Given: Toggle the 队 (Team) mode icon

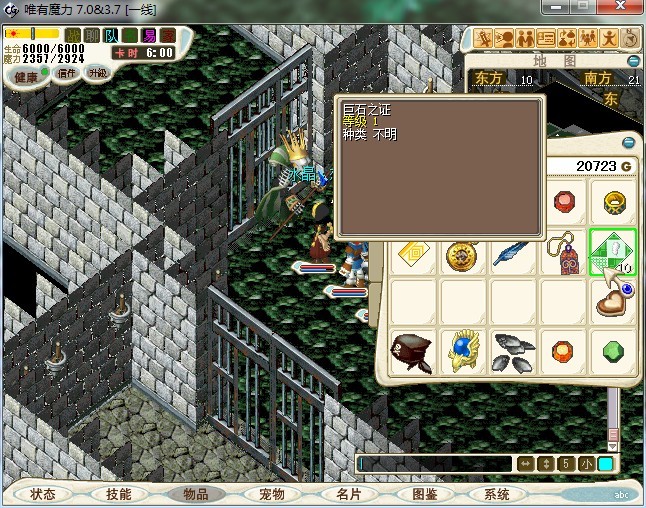Looking at the screenshot, I should 110,36.
